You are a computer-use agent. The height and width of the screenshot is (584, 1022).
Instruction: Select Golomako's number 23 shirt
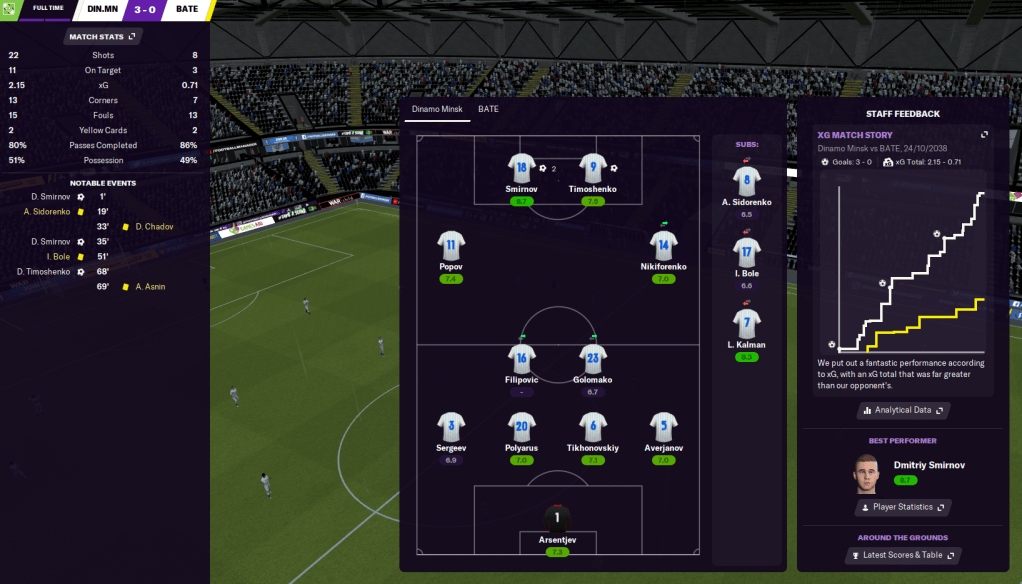click(593, 358)
